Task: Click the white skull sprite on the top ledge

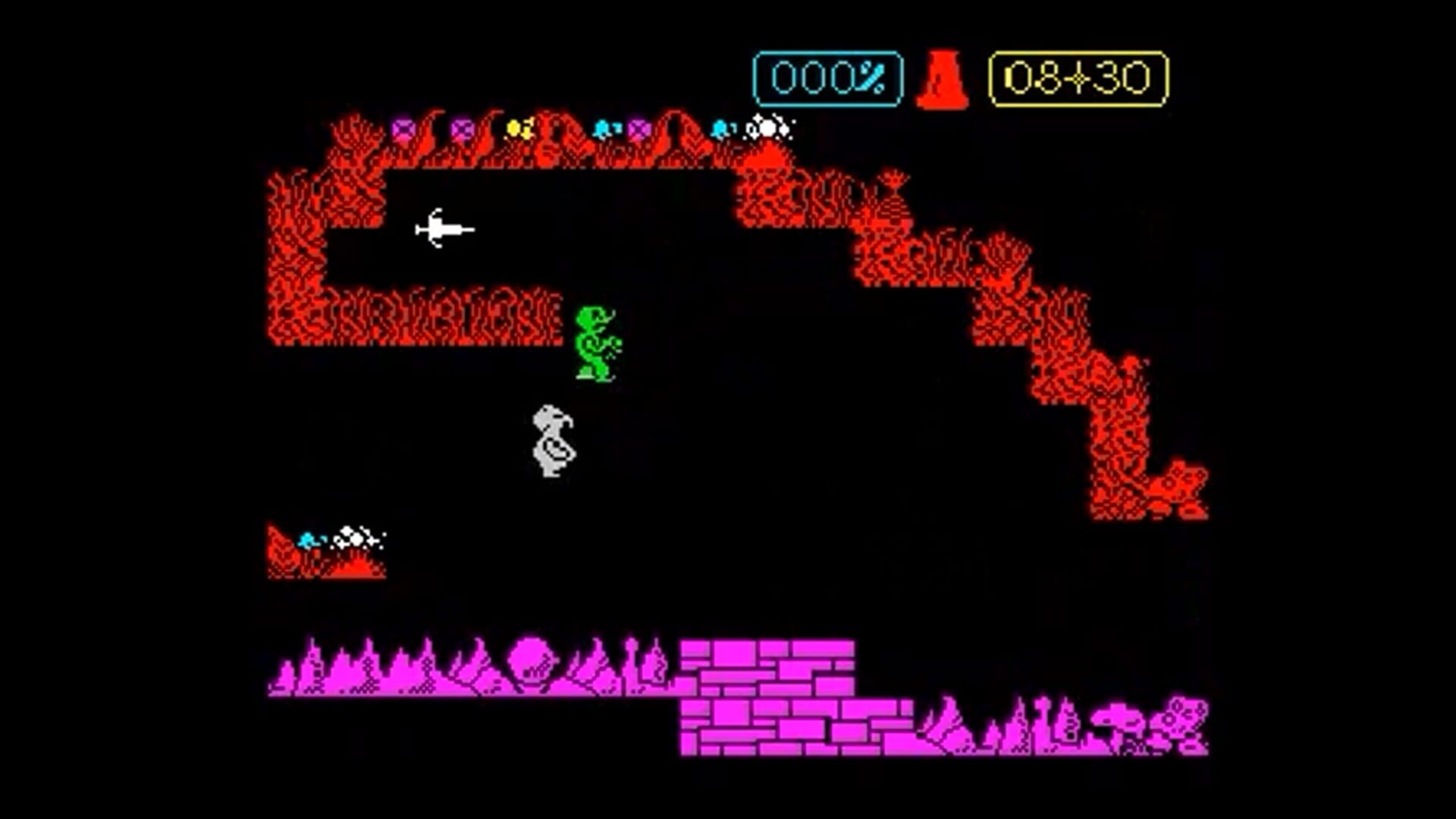Action: point(769,126)
